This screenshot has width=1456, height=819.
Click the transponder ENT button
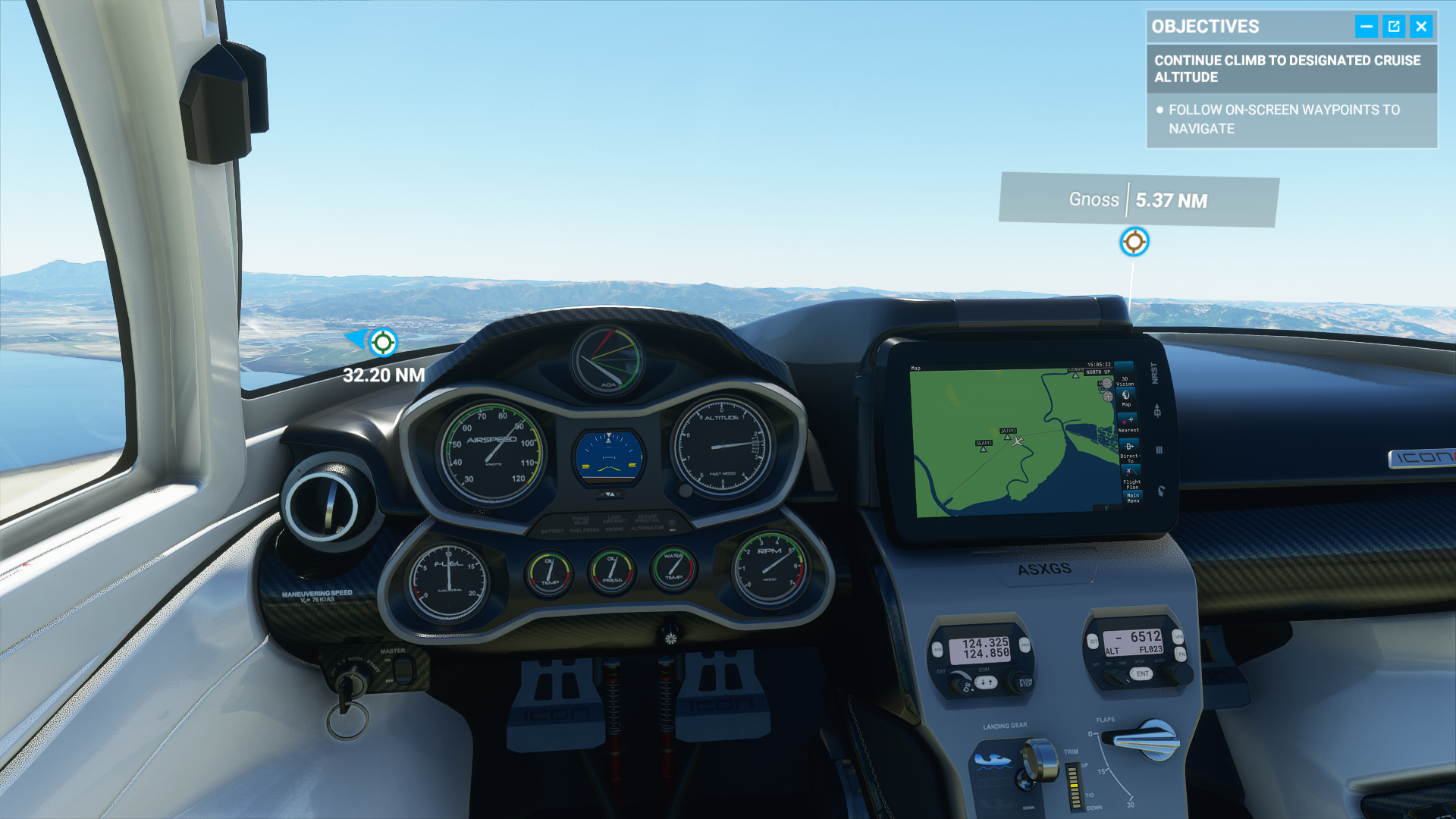pyautogui.click(x=1142, y=673)
